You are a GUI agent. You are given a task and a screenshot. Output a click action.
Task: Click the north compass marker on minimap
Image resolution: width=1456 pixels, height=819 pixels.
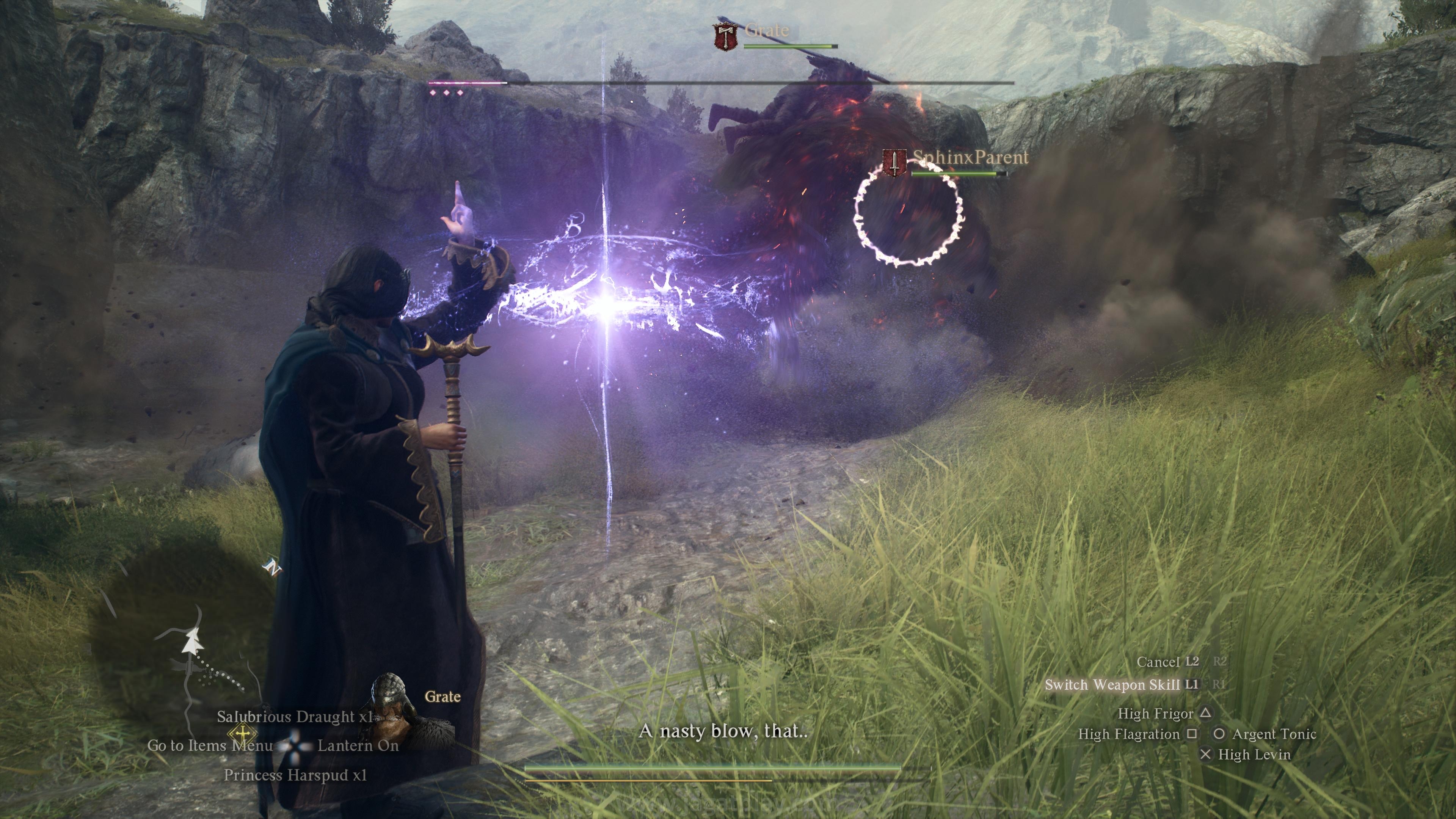(x=273, y=568)
